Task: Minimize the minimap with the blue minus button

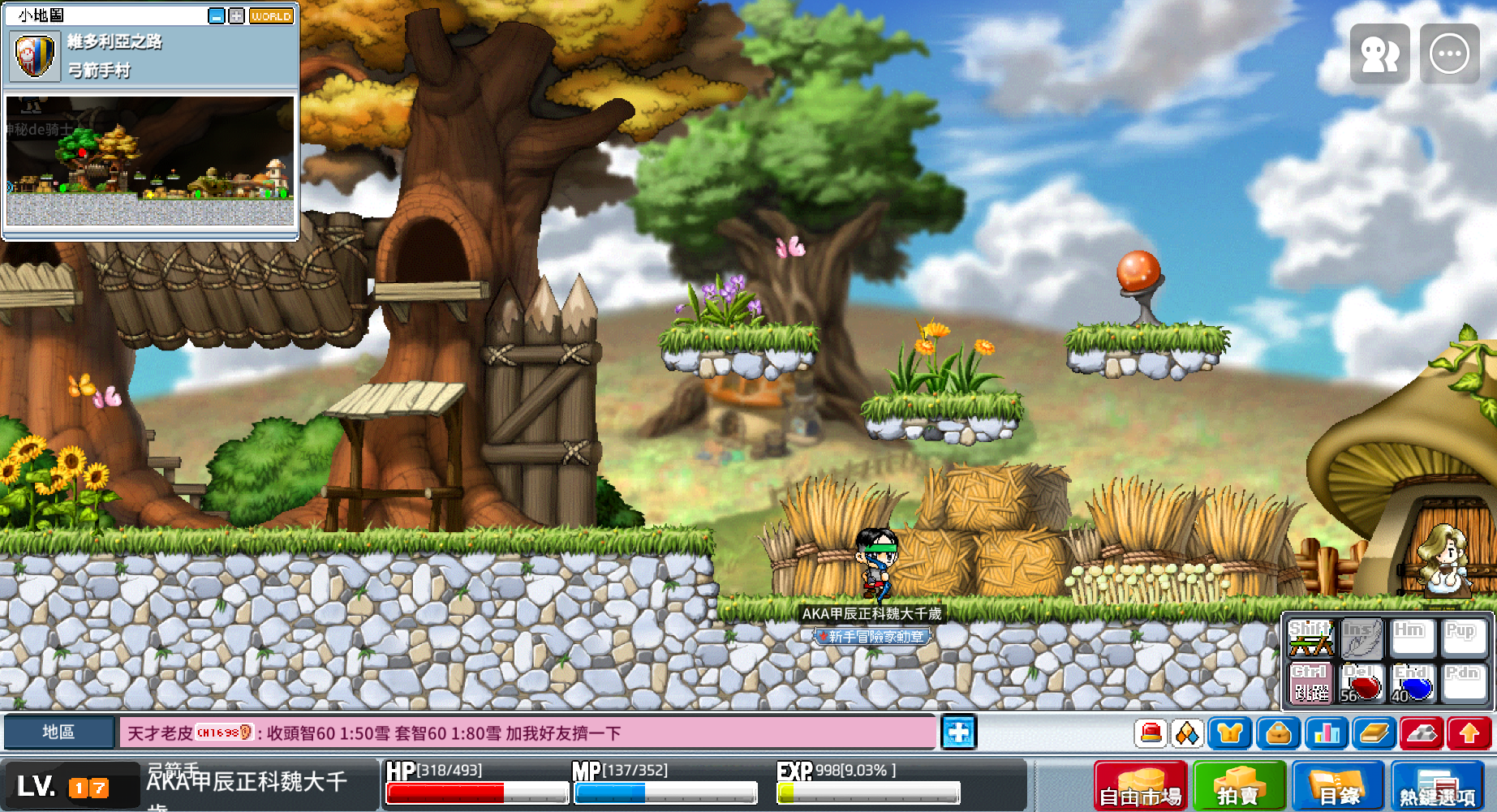Action: coord(217,15)
